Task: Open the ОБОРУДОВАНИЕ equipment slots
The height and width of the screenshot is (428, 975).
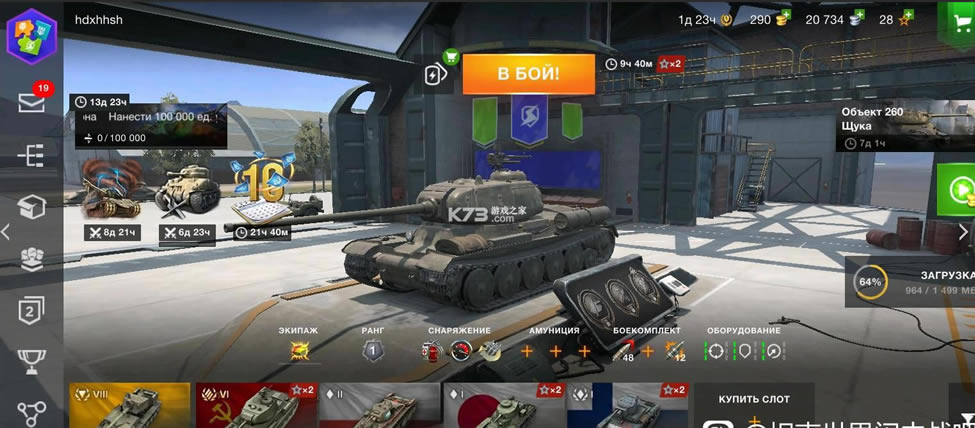Action: tap(743, 351)
